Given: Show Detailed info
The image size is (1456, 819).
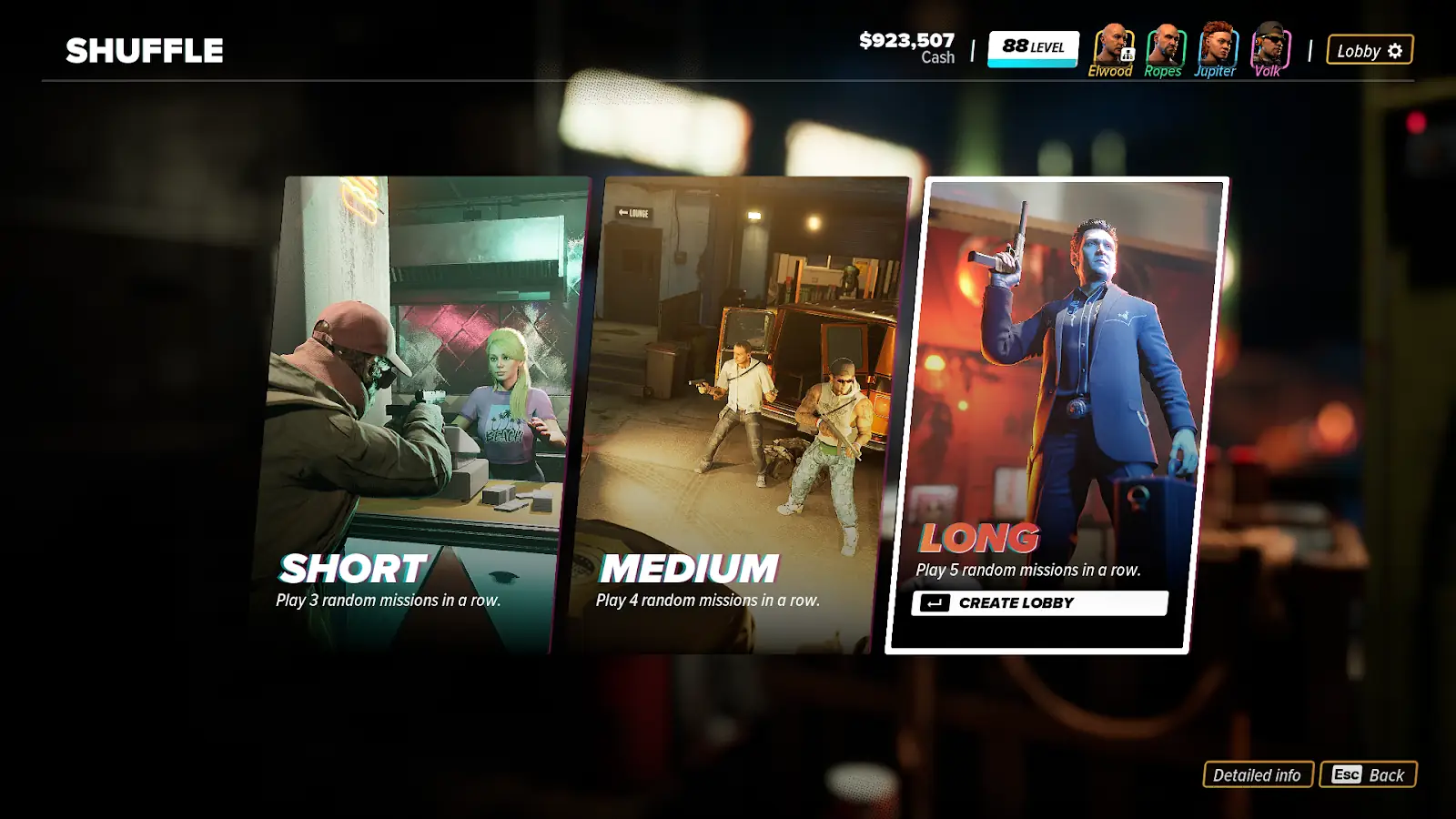Looking at the screenshot, I should tap(1258, 775).
